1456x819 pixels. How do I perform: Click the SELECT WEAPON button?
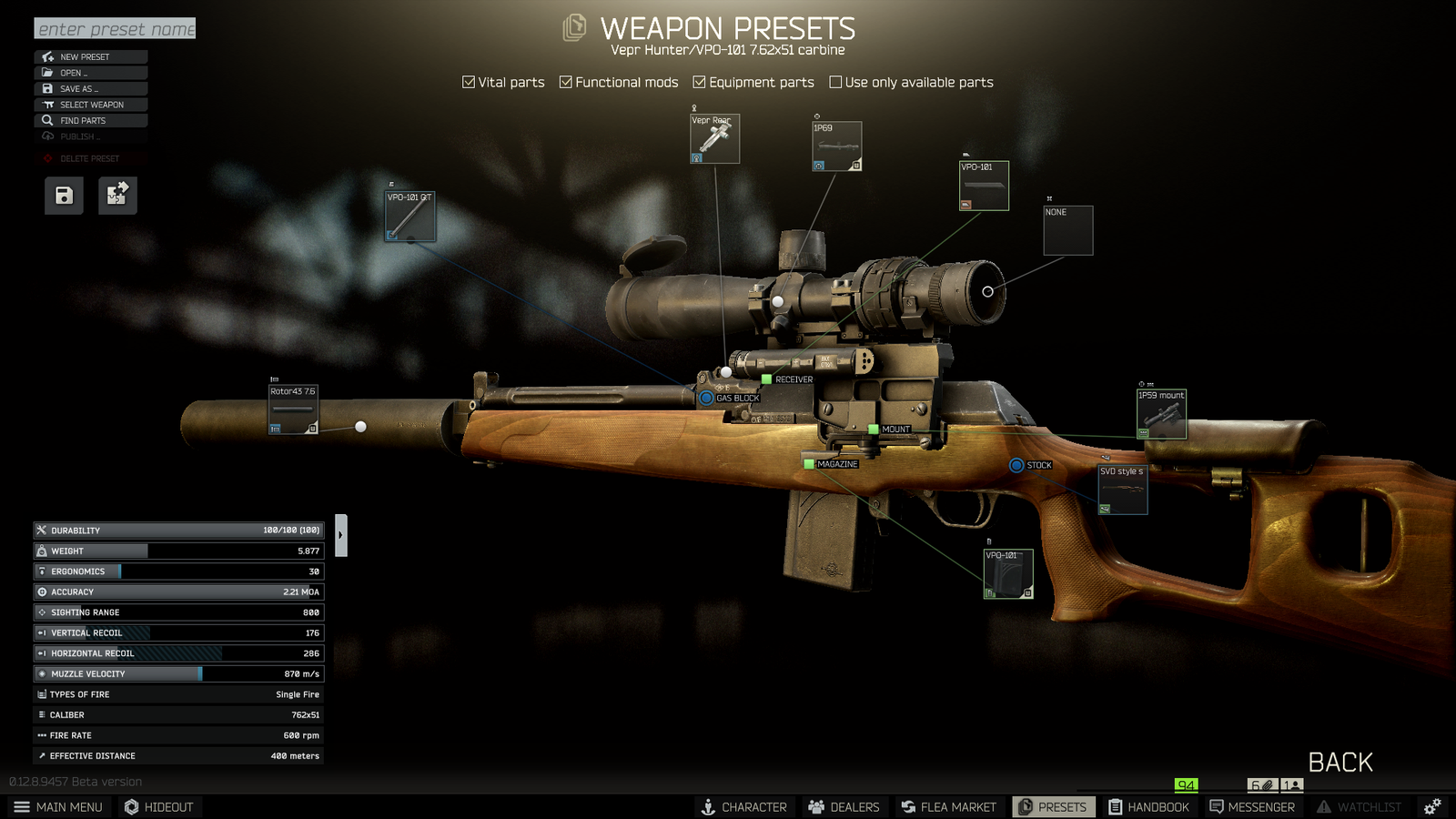click(x=89, y=104)
